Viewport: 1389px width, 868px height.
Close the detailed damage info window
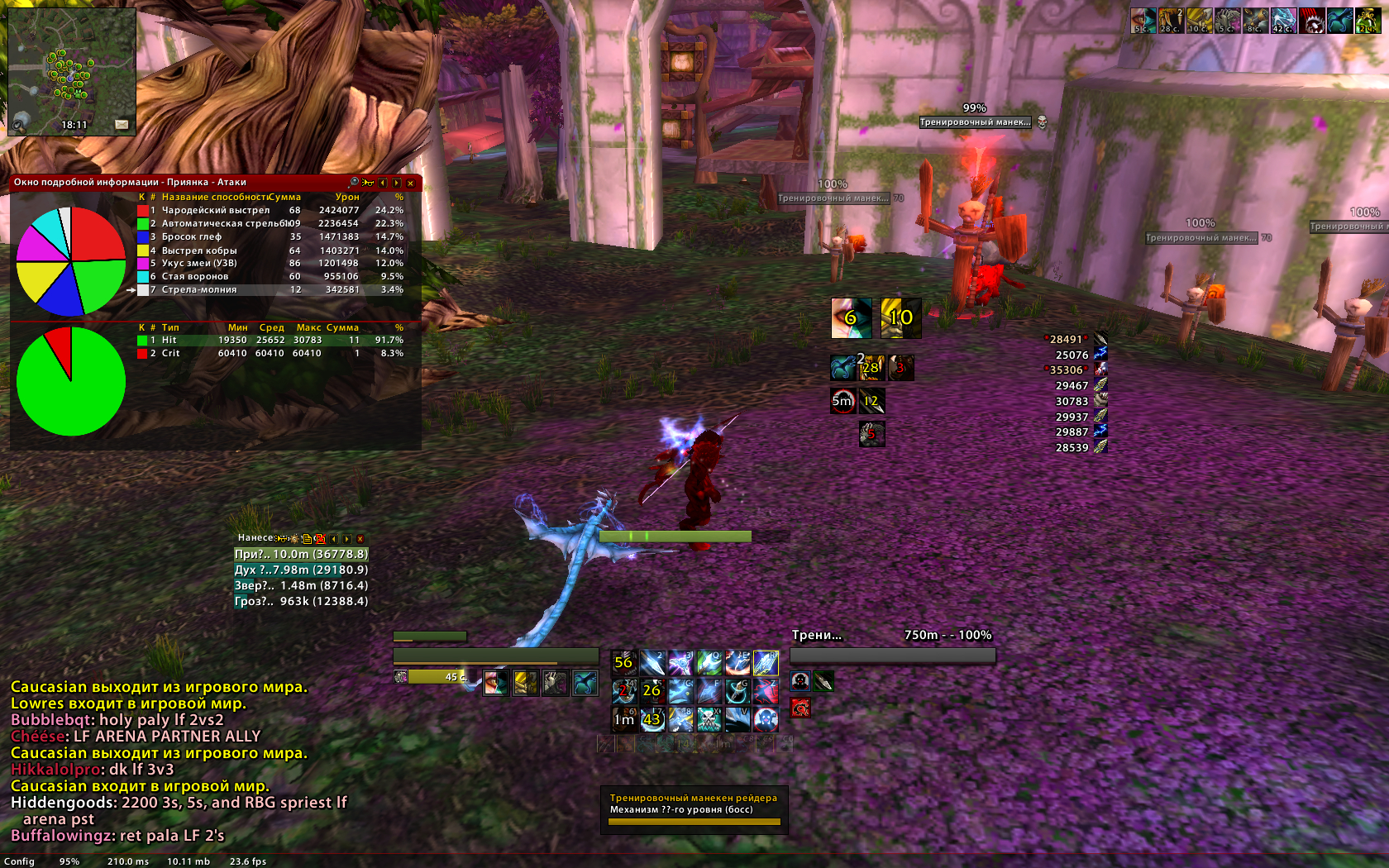click(410, 183)
